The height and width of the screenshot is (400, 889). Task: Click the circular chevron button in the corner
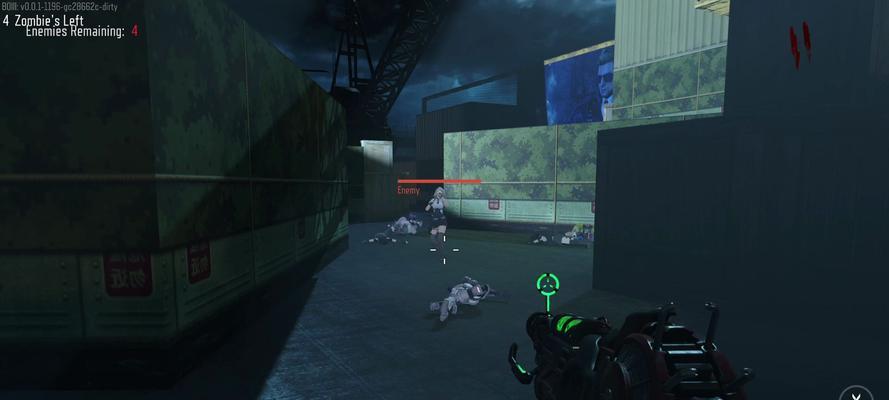coord(856,392)
